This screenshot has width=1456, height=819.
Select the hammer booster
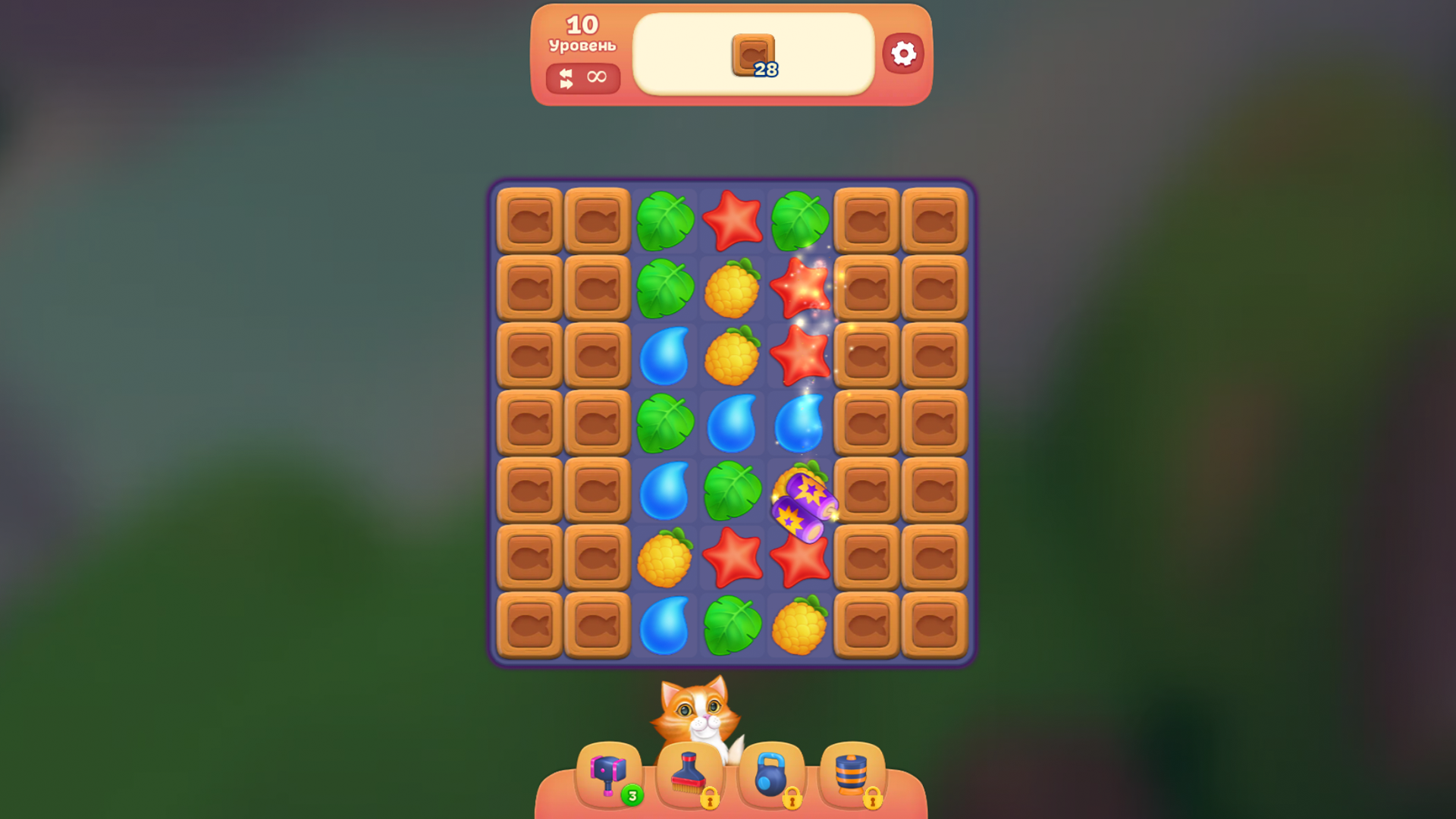pos(607,770)
